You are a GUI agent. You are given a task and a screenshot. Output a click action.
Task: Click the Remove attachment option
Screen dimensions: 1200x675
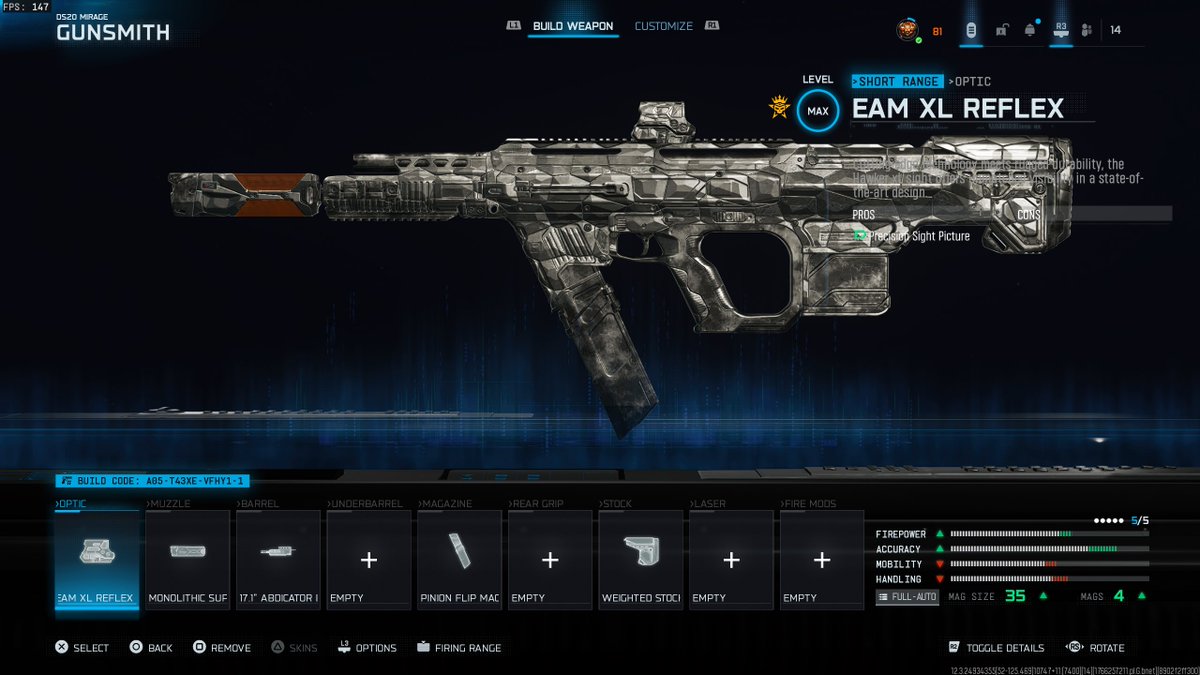tap(221, 648)
